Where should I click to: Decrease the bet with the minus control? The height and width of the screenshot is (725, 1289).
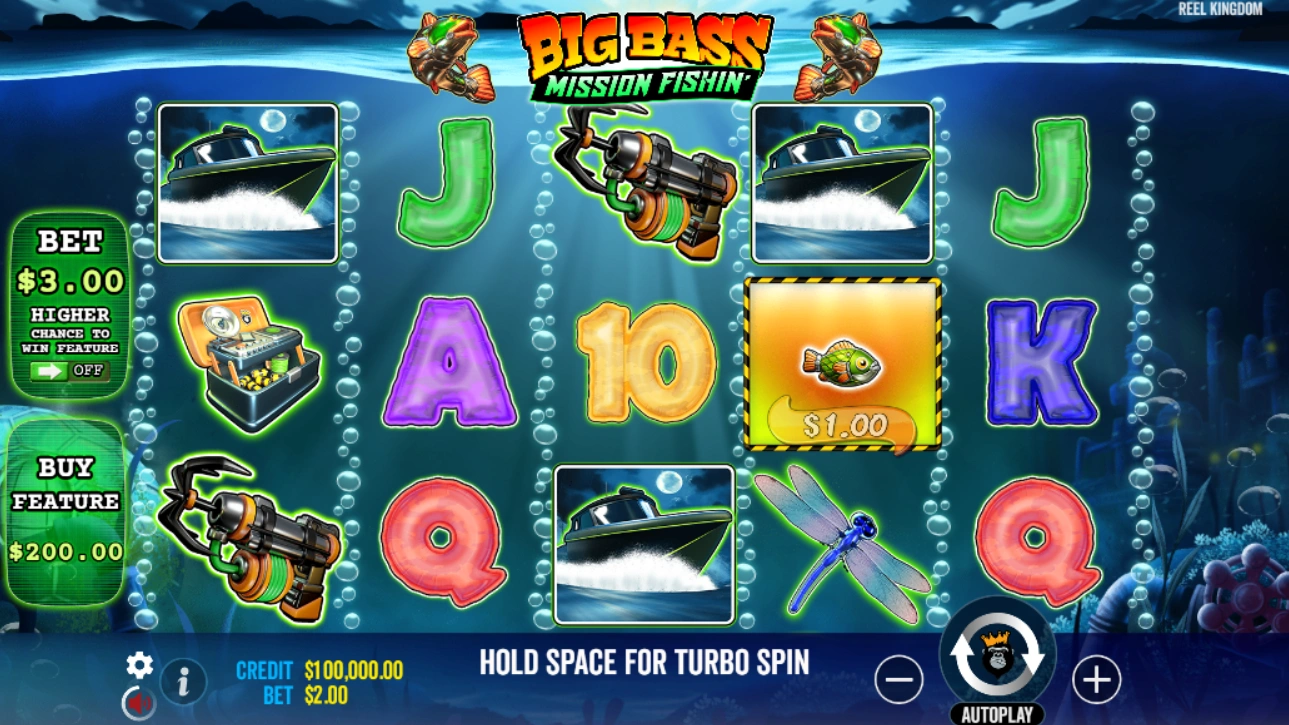898,680
